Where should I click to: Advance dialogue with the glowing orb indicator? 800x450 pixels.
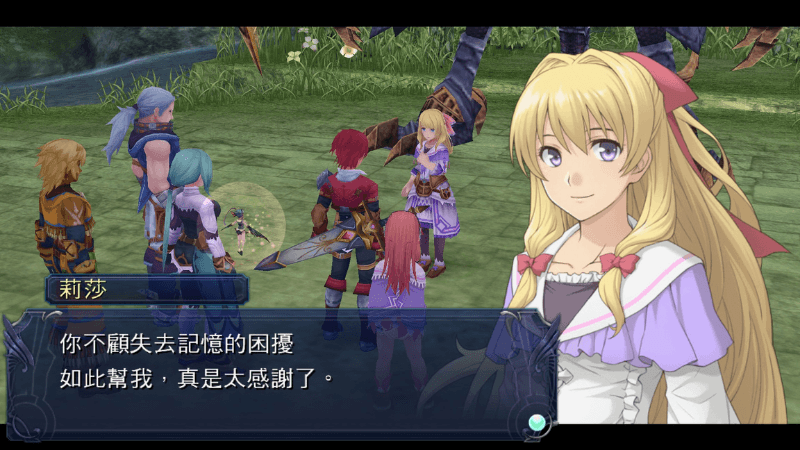538,421
